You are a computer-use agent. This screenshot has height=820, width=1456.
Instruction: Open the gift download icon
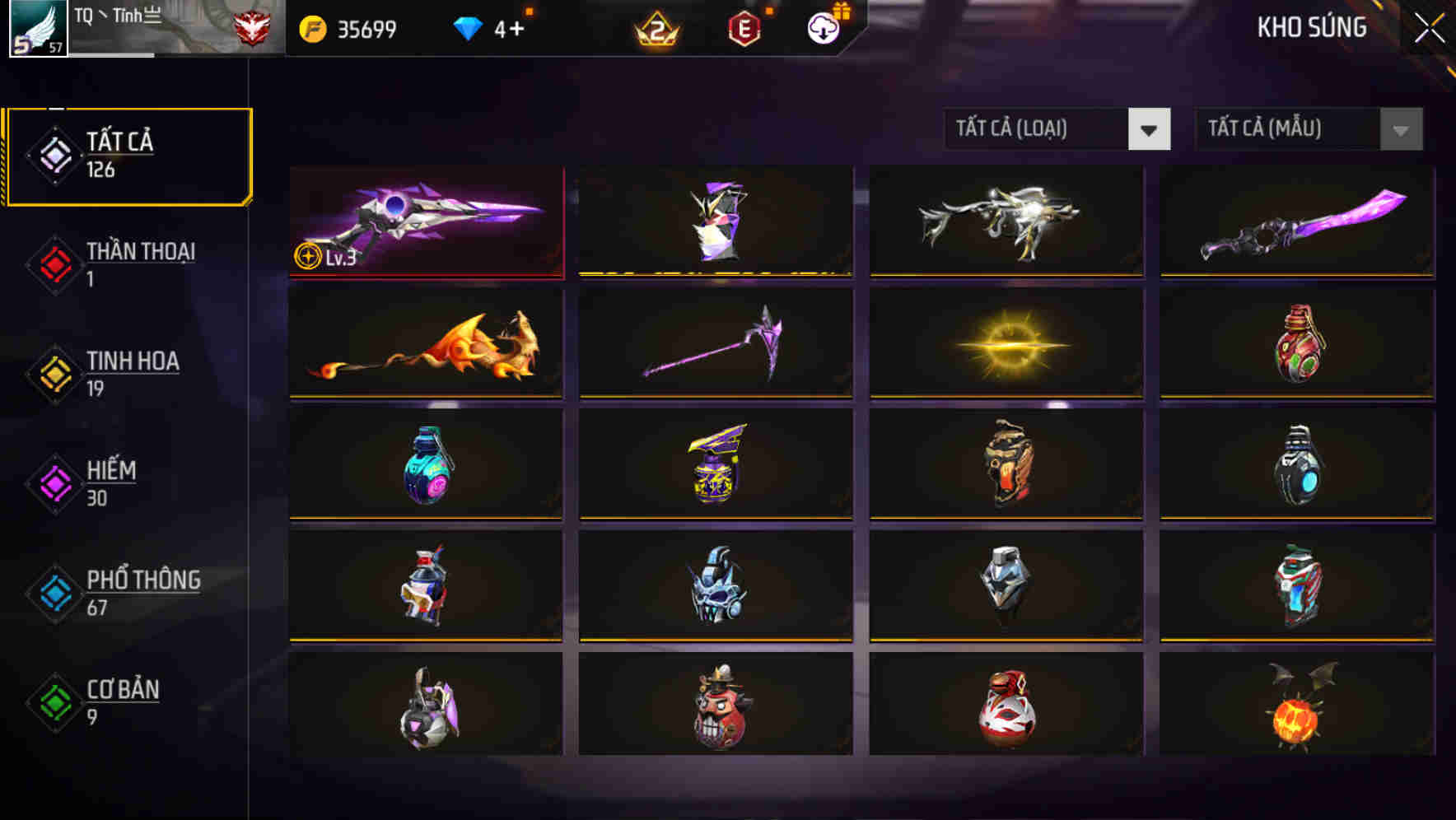pos(822,27)
